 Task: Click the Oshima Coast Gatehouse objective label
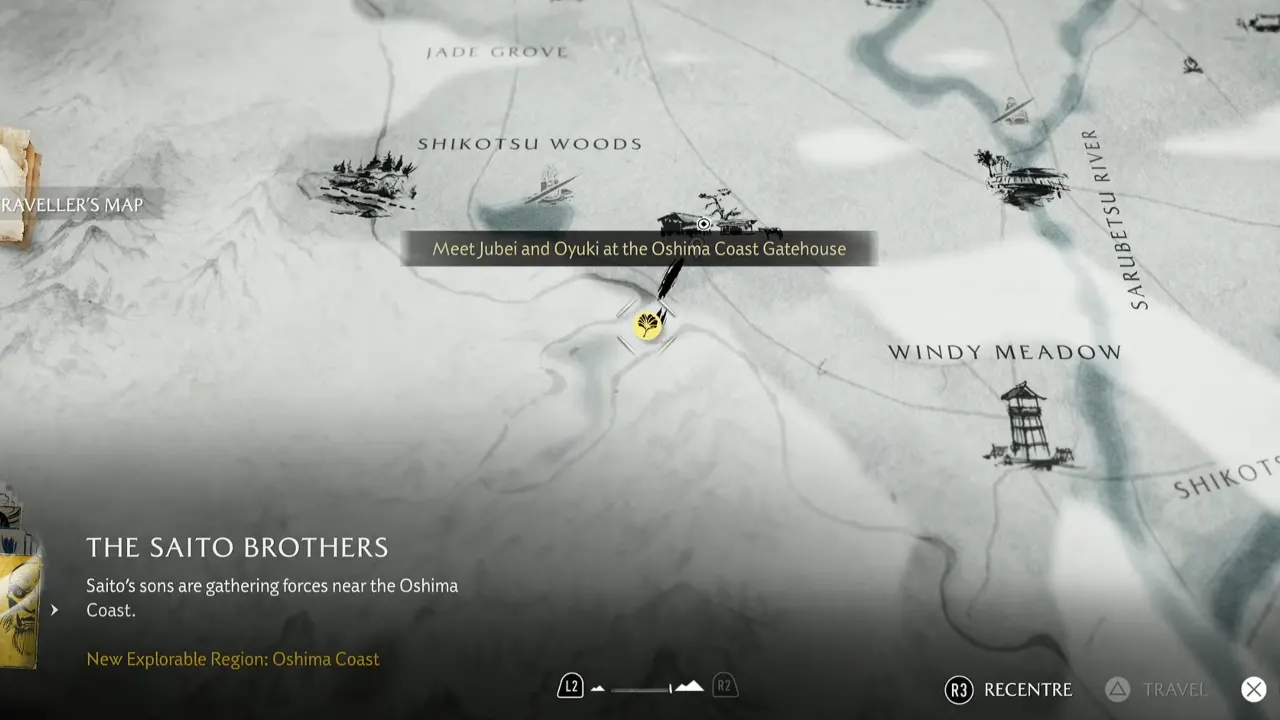click(x=639, y=249)
